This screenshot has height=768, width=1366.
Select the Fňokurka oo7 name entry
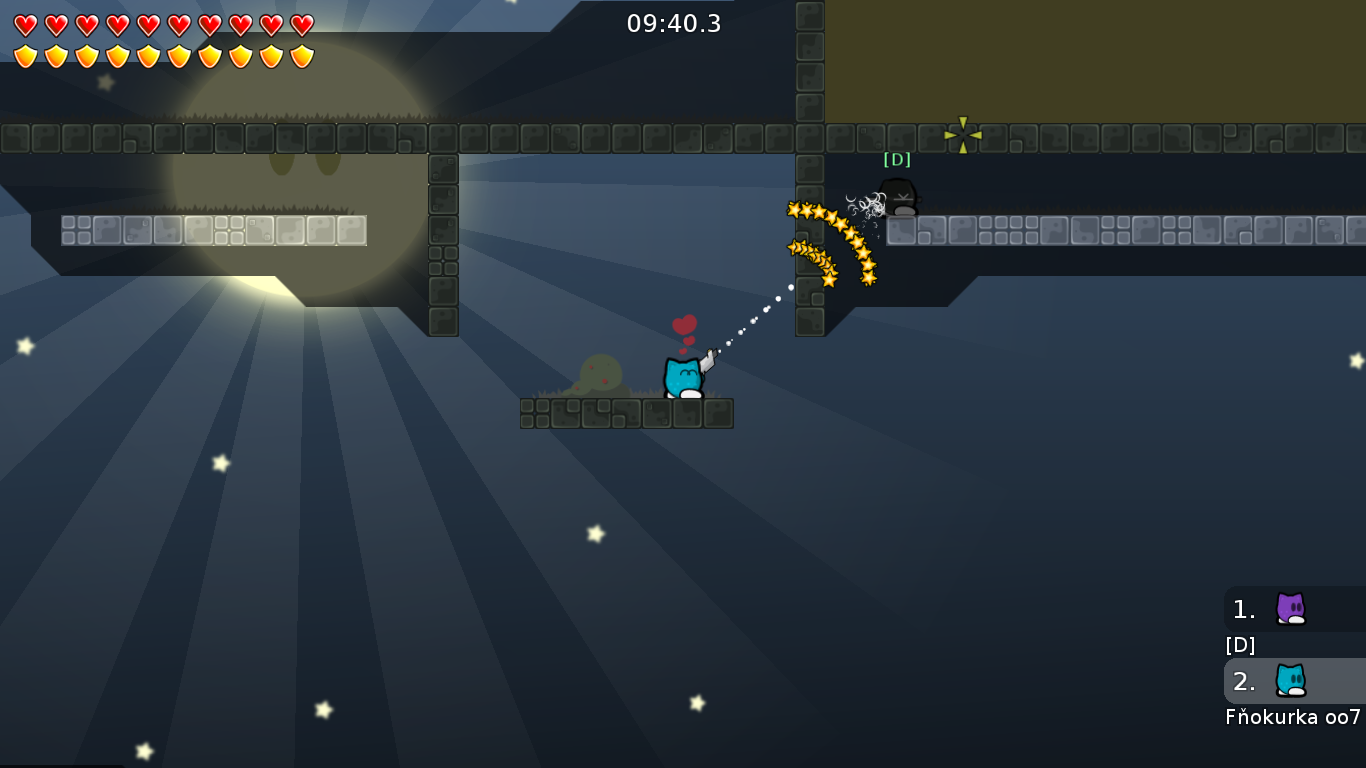pos(1290,716)
